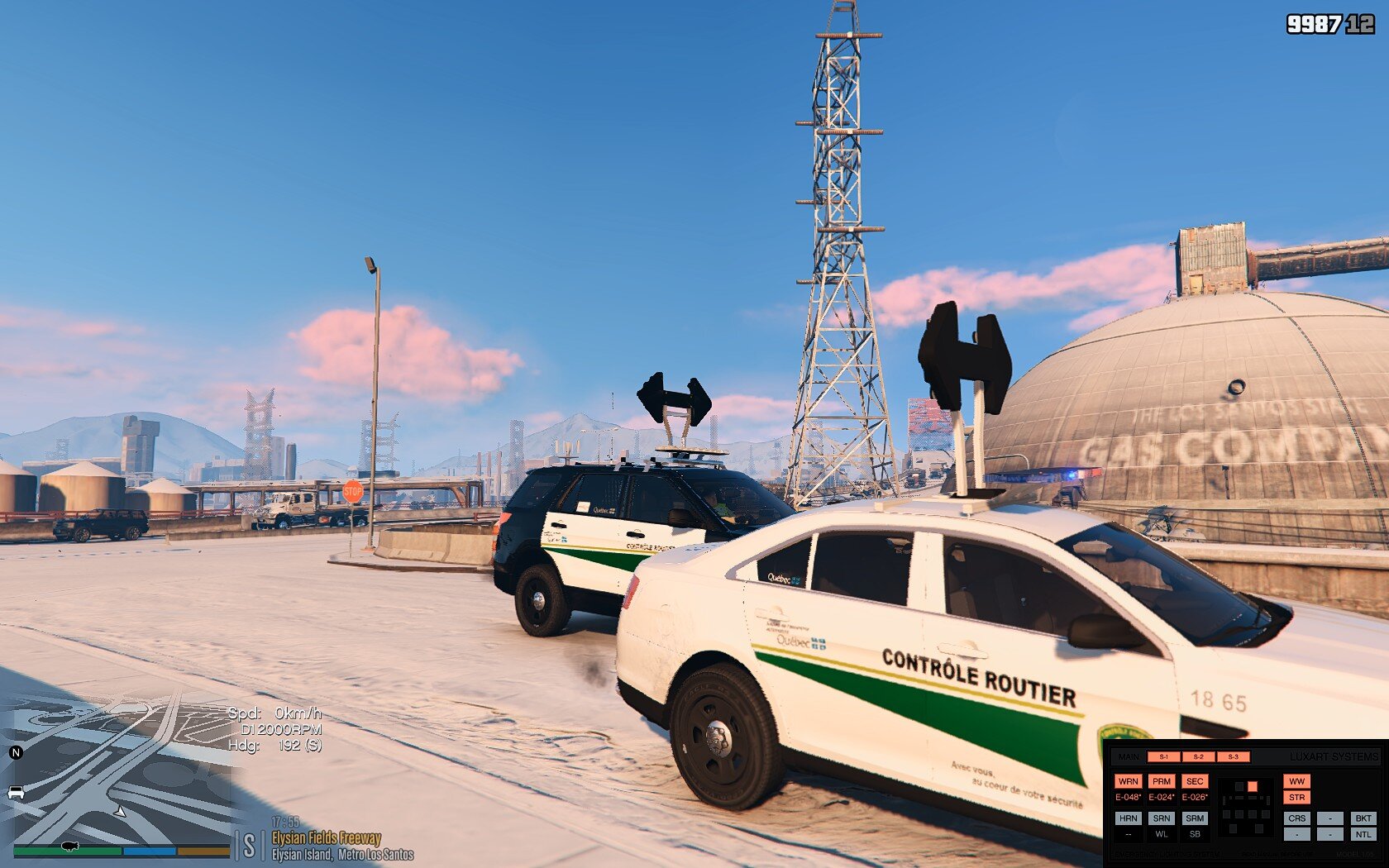Image resolution: width=1389 pixels, height=868 pixels.
Task: Activate the S-2 stage button
Action: (1198, 756)
